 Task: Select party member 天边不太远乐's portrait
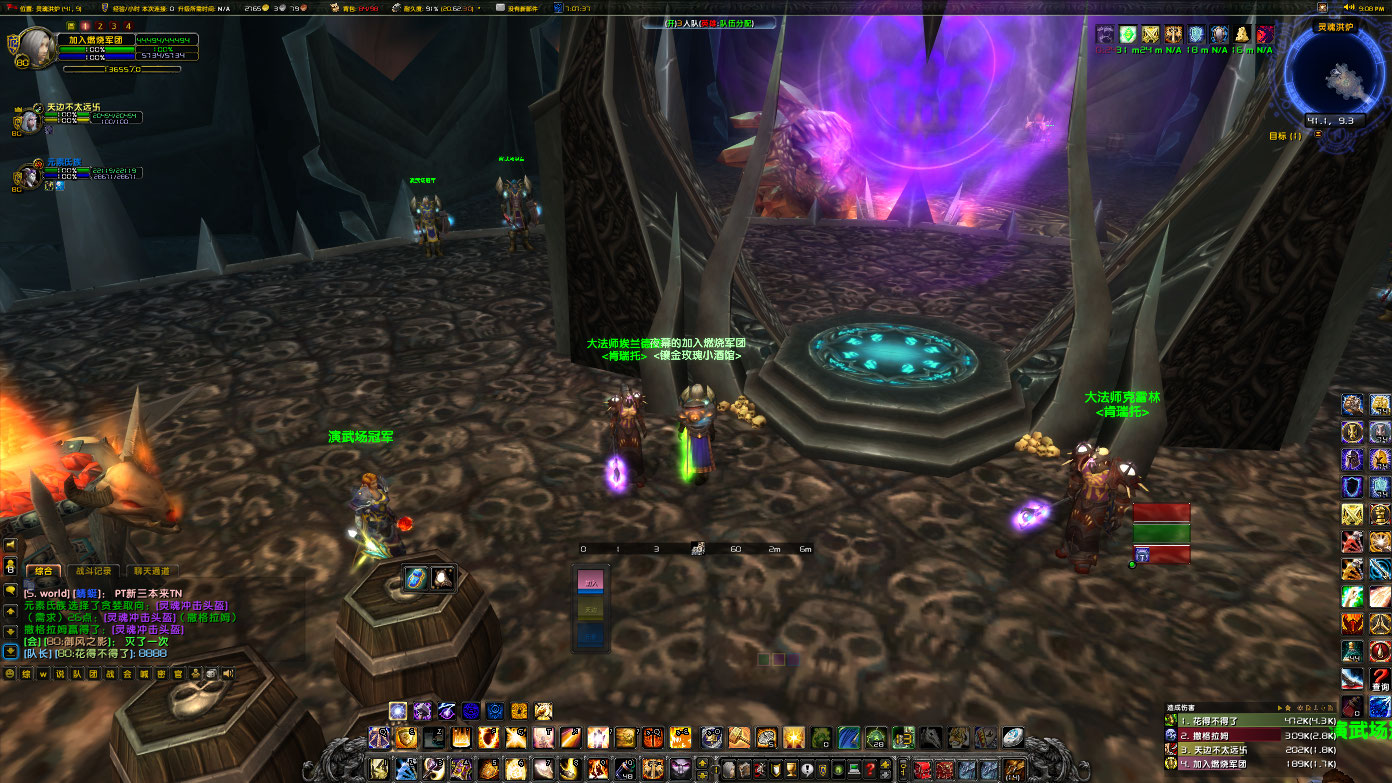coord(27,119)
